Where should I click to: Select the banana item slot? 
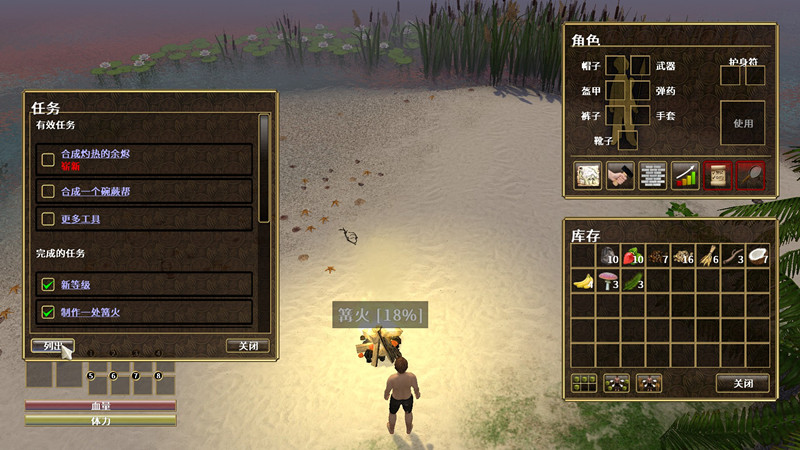584,281
